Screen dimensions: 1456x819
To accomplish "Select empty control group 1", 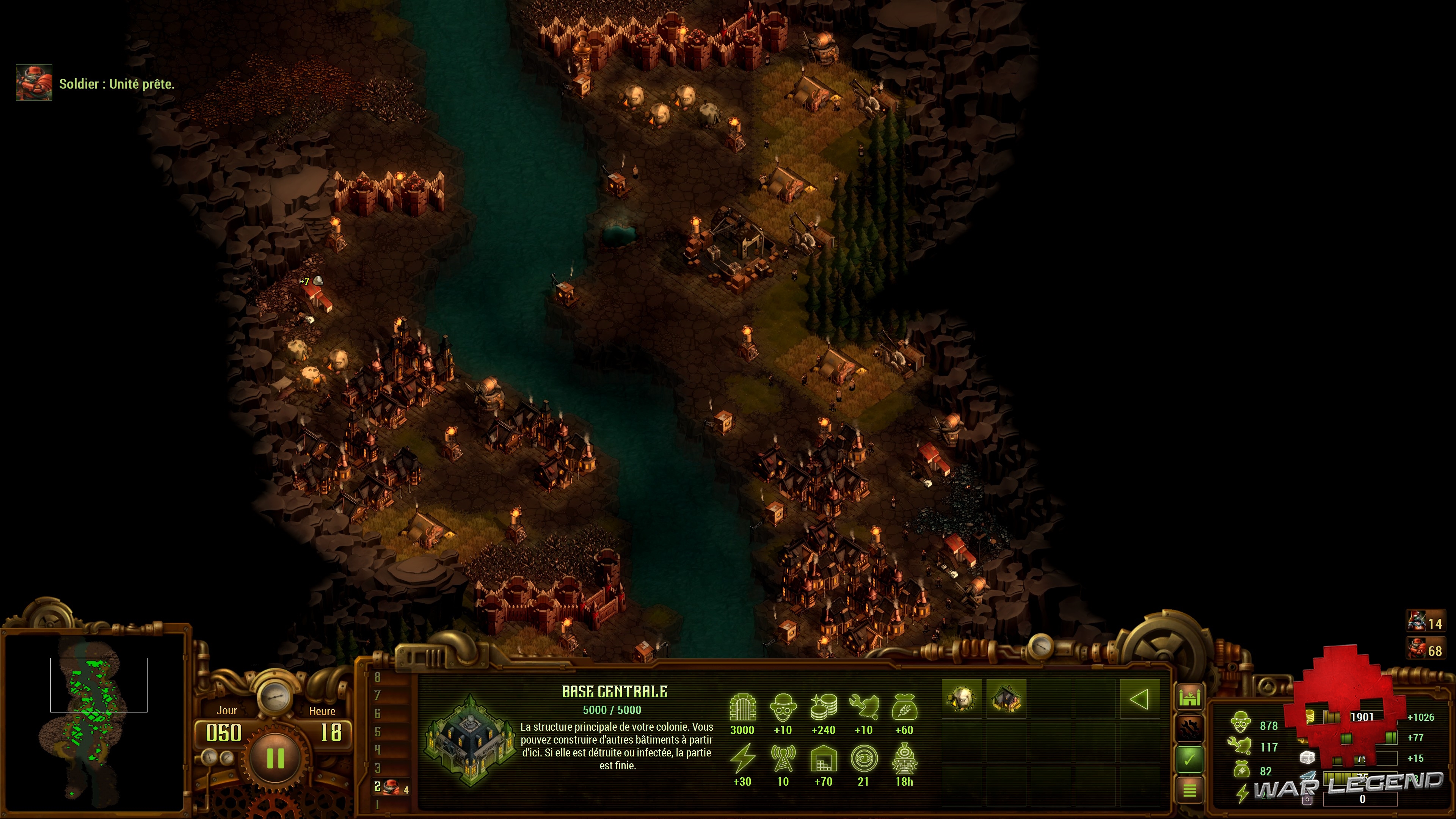I will coord(378,804).
